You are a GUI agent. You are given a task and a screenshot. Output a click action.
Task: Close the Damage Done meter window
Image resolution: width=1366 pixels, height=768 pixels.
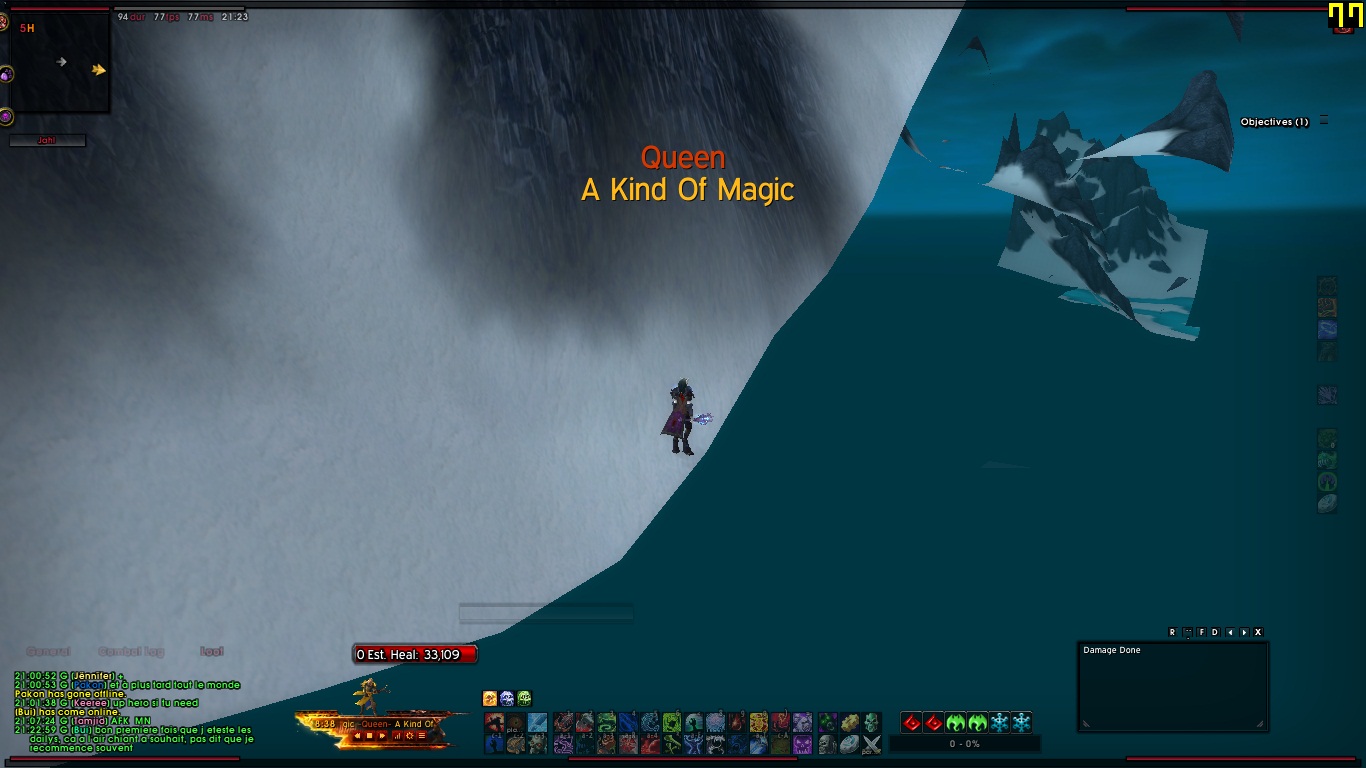1258,632
